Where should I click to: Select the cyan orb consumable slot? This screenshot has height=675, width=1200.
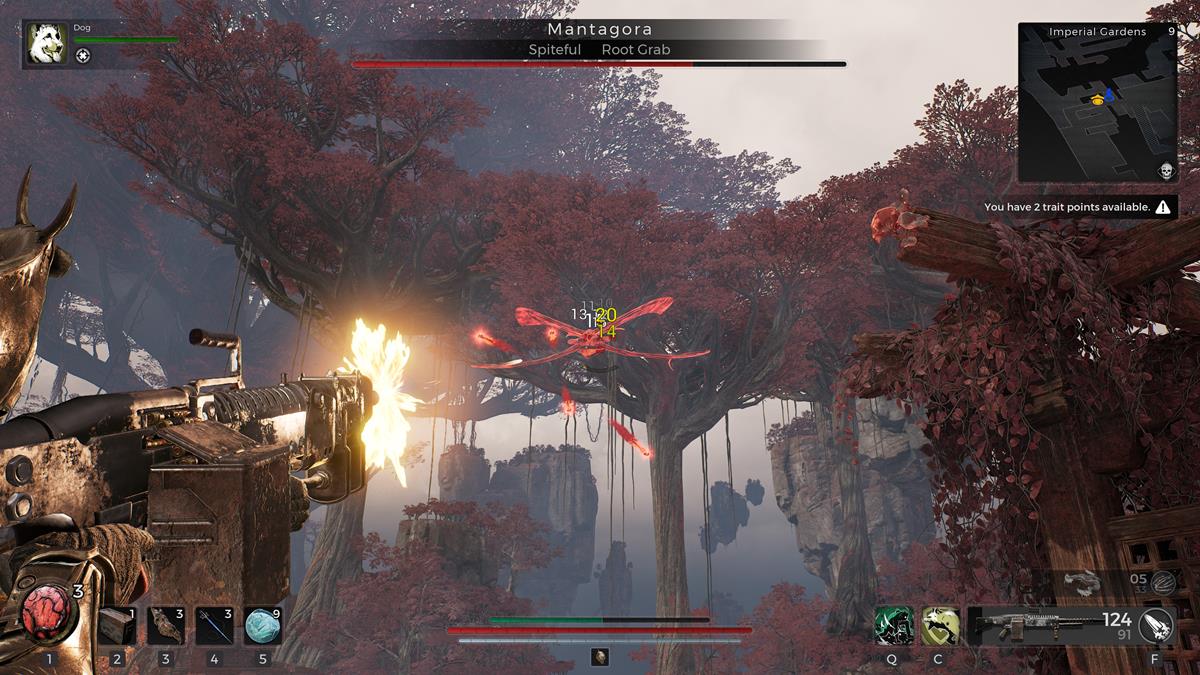point(262,625)
